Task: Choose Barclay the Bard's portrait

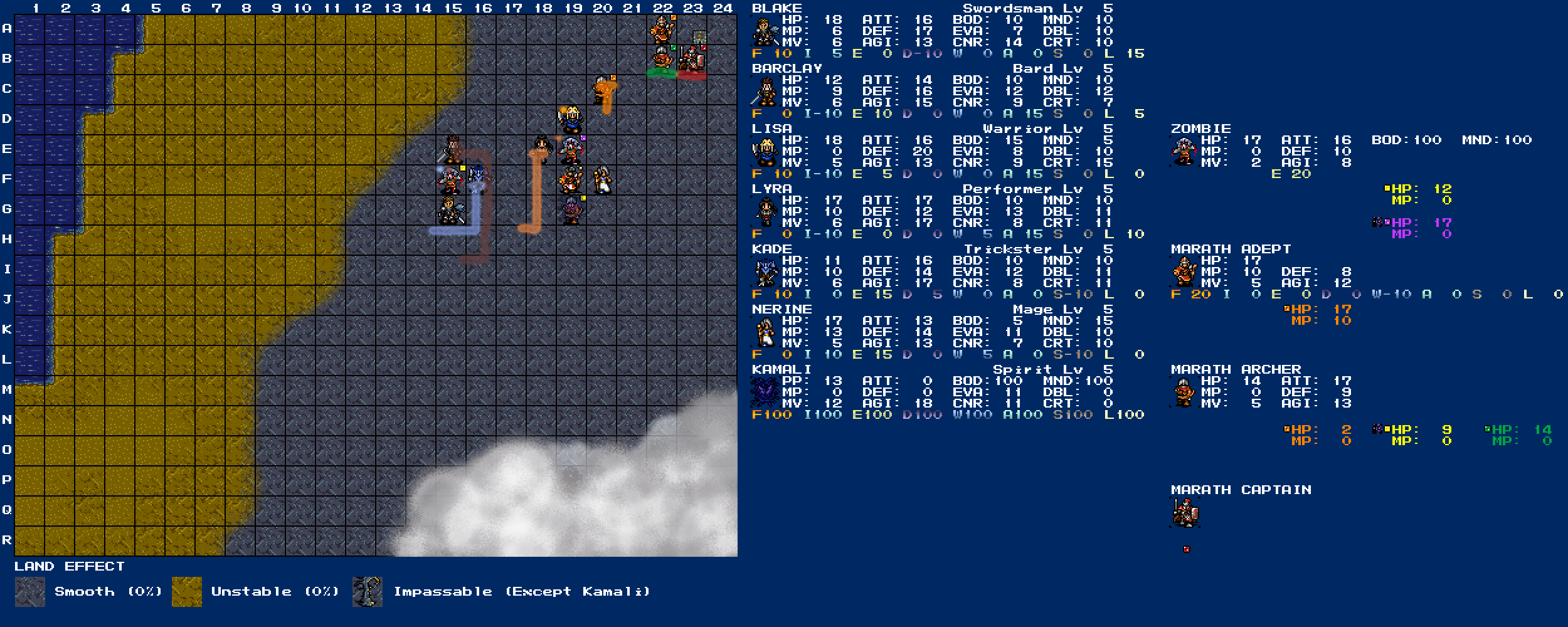Action: 765,92
